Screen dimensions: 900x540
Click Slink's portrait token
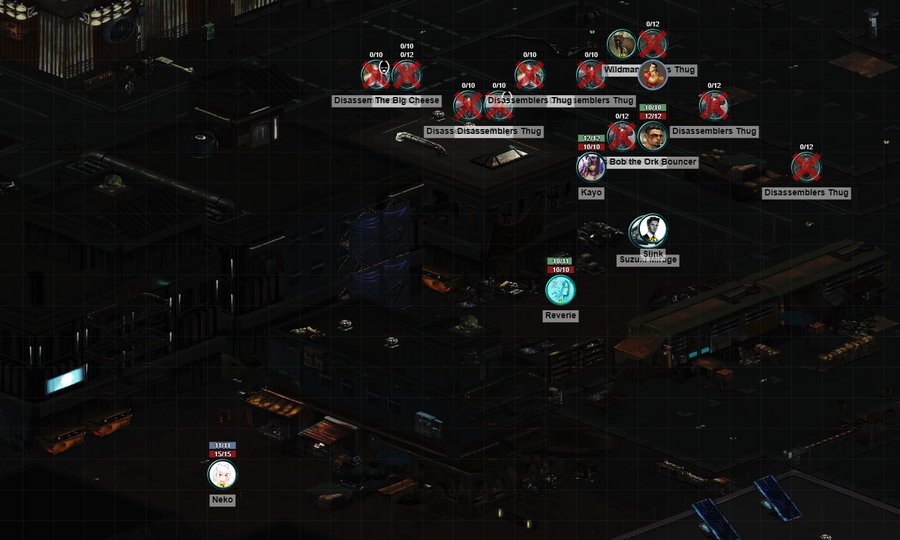[x=652, y=230]
